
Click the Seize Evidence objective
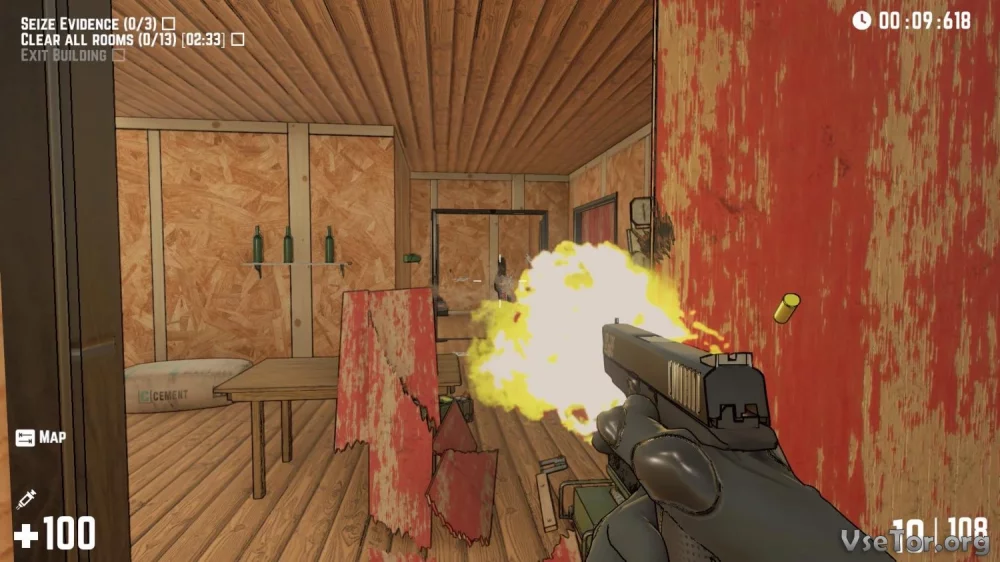pos(90,22)
